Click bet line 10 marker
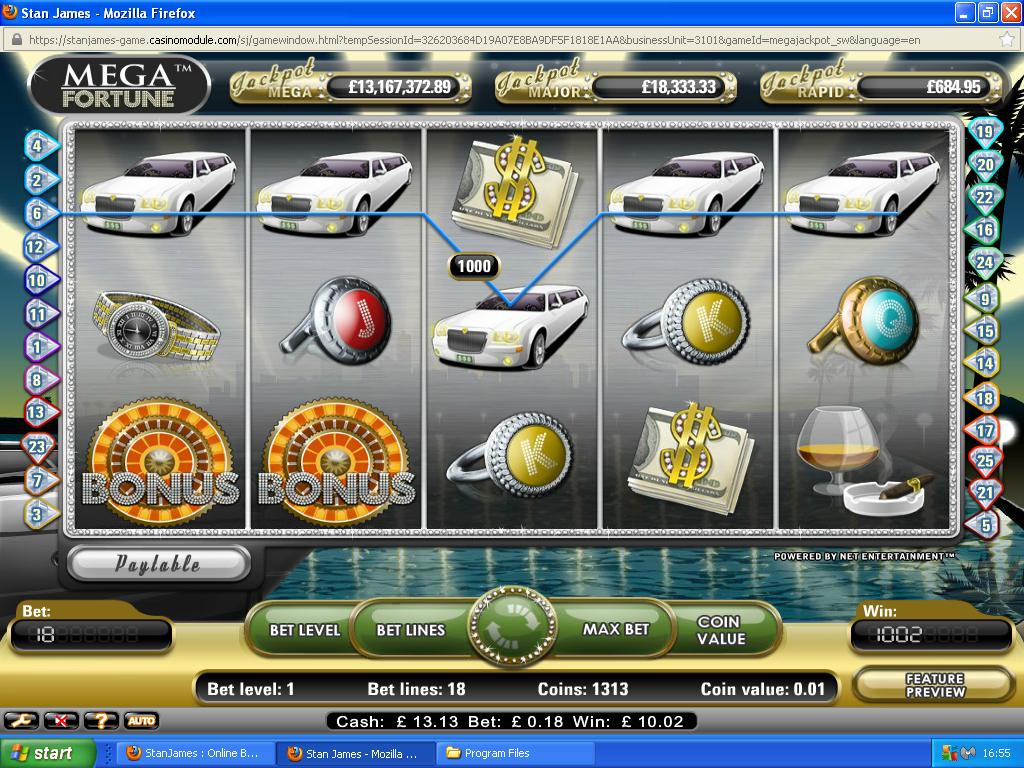The image size is (1024, 768). pyautogui.click(x=37, y=281)
